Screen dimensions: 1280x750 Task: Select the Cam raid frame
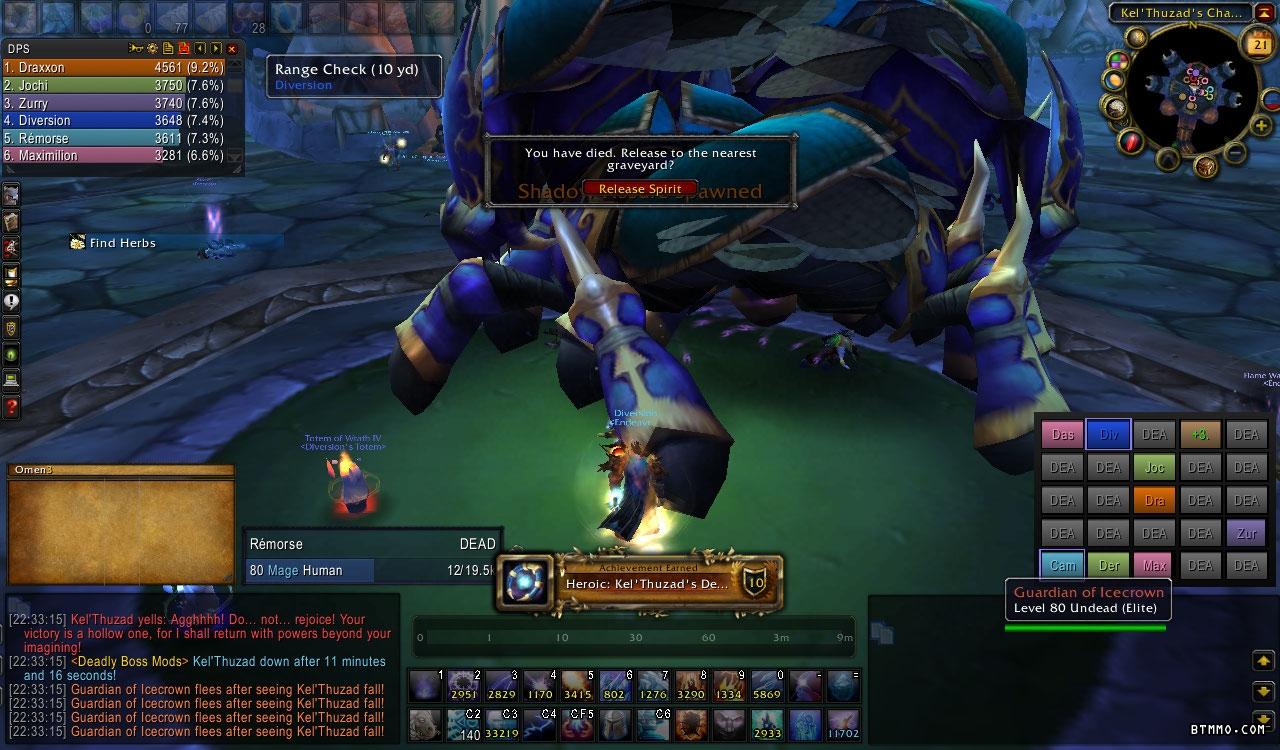pos(1062,565)
